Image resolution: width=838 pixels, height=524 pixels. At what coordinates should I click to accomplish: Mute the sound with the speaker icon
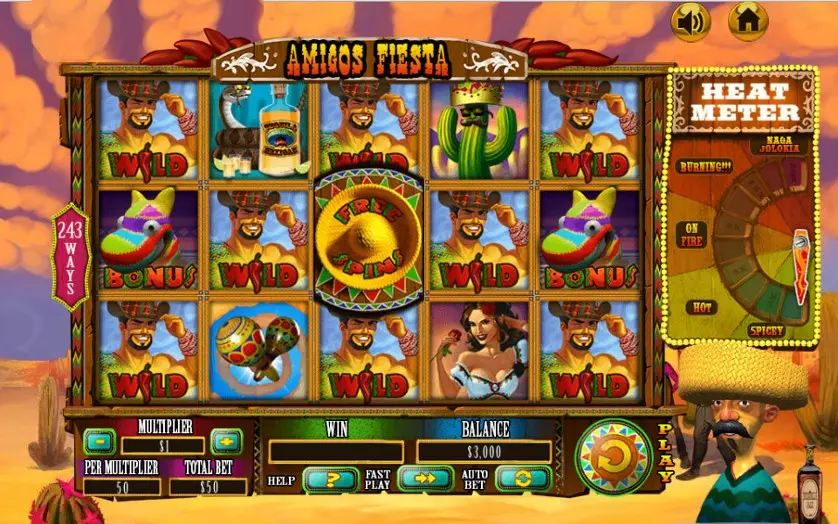690,20
